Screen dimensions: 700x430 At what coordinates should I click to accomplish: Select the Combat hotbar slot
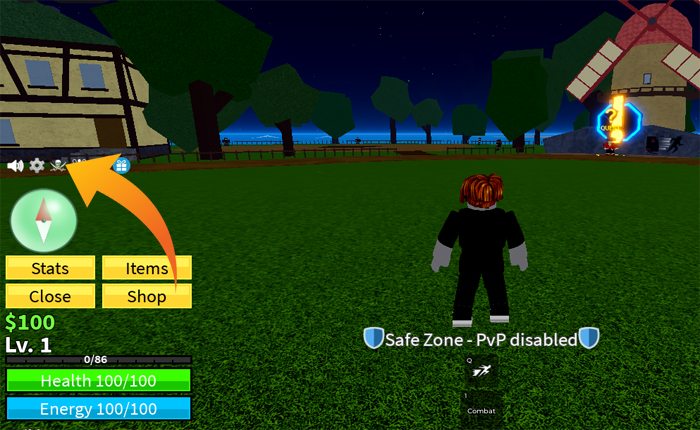482,405
